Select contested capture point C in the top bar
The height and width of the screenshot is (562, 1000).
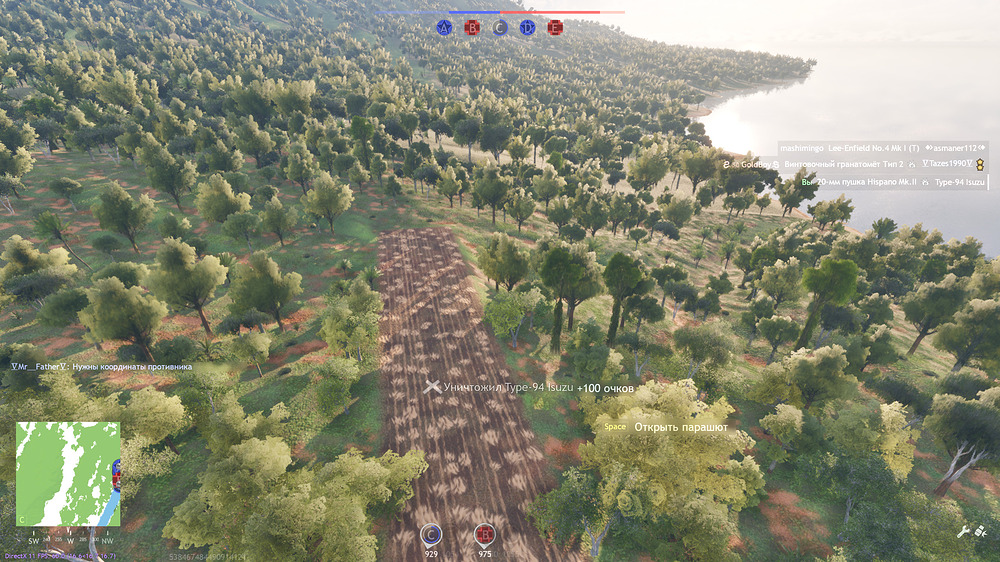[500, 28]
